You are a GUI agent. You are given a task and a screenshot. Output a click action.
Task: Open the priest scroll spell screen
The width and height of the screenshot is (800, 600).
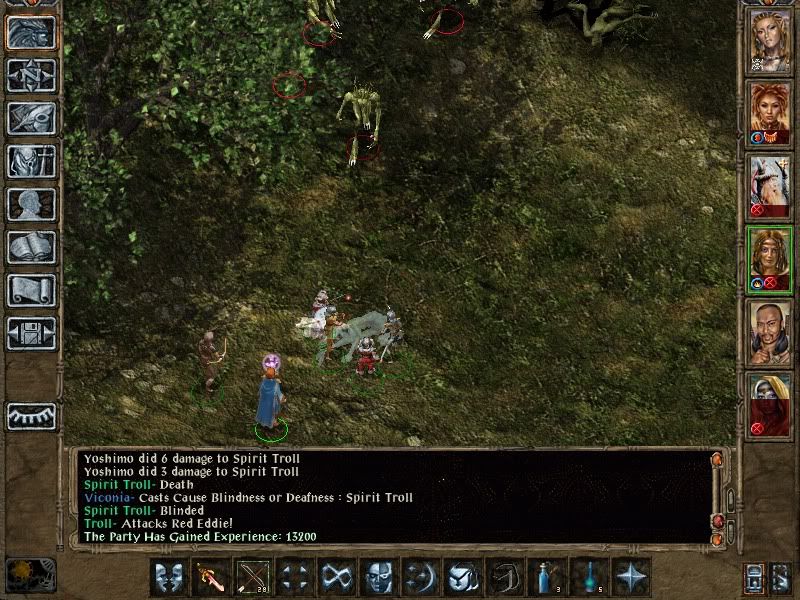[x=31, y=290]
